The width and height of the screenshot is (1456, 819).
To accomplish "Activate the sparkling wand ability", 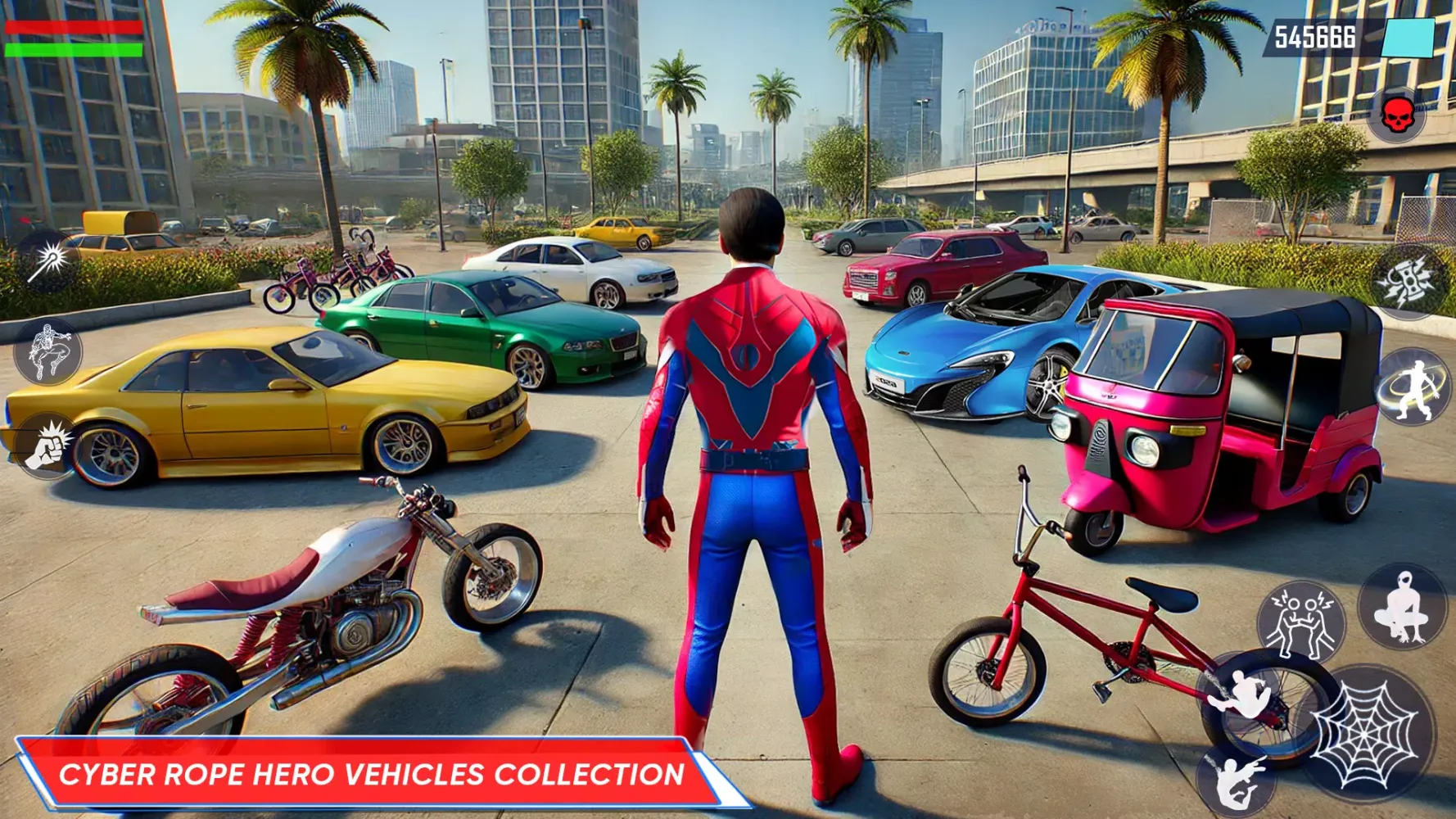I will [x=47, y=262].
